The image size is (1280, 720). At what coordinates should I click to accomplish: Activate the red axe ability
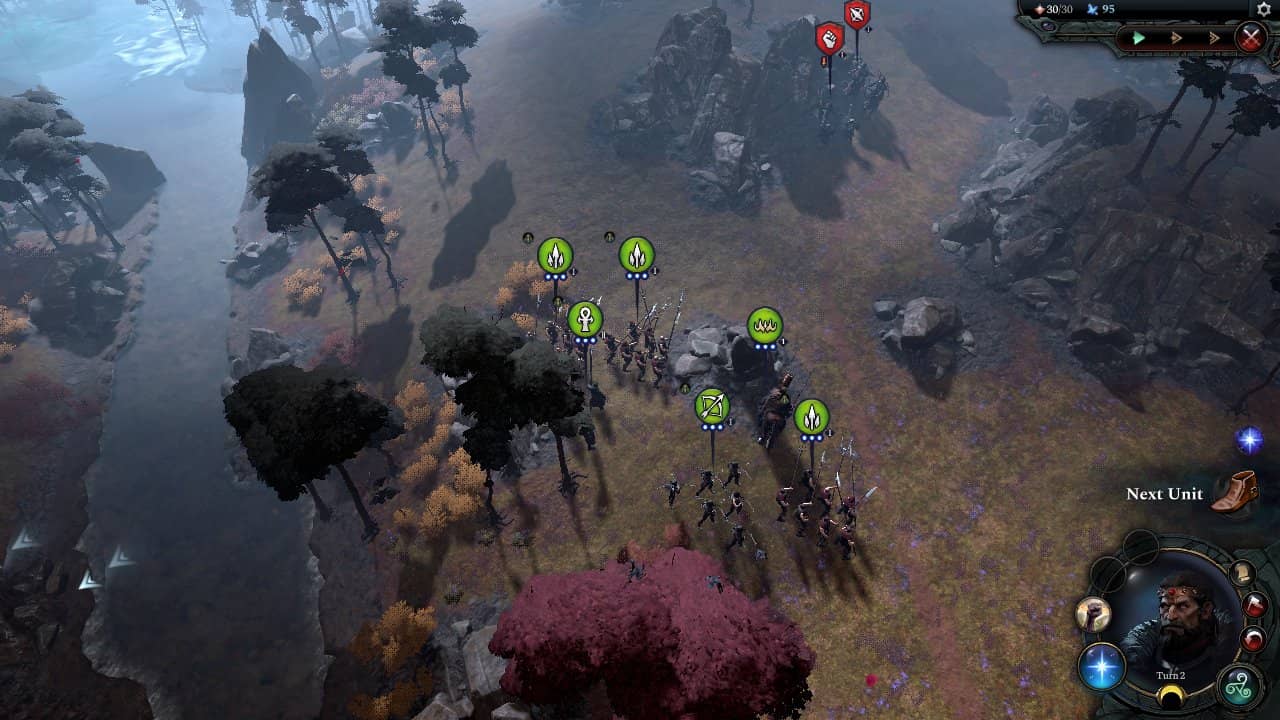1256,605
